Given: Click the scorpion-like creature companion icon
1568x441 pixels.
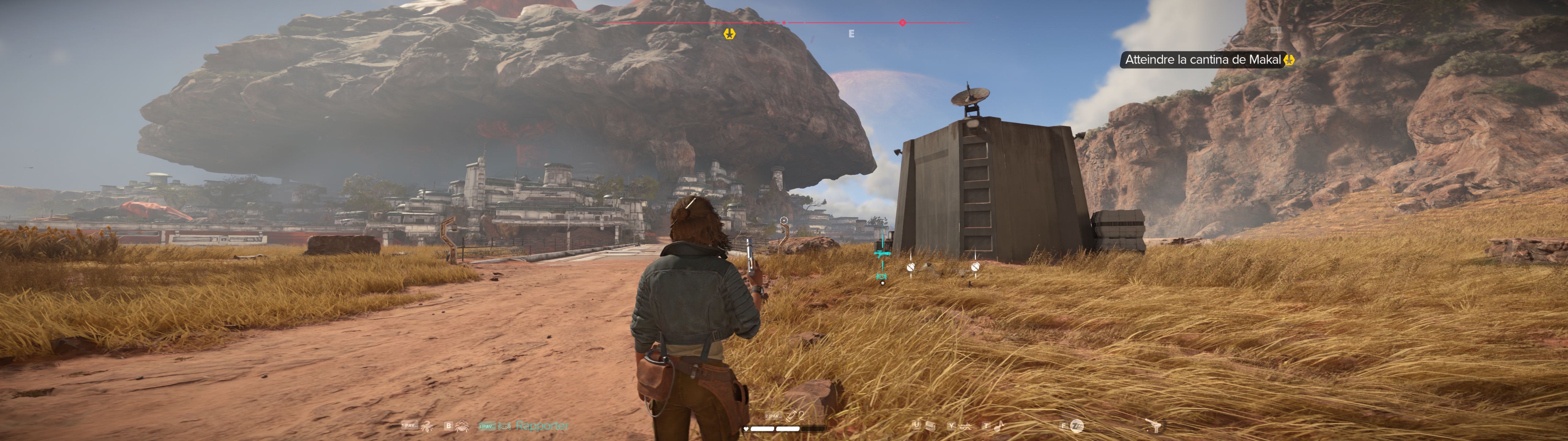Looking at the screenshot, I should click(427, 426).
